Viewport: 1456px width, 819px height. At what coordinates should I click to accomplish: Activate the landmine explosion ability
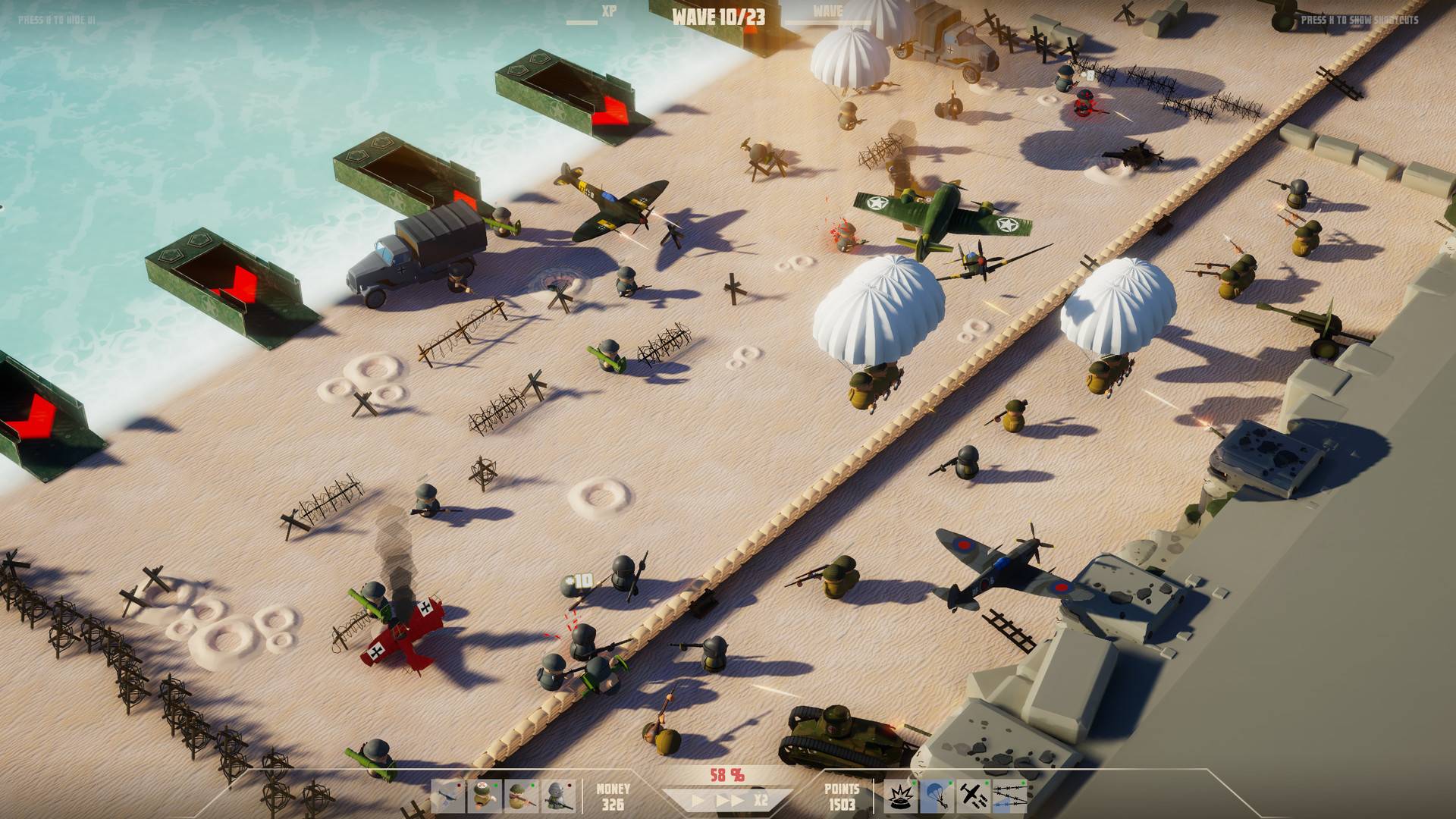click(x=899, y=797)
